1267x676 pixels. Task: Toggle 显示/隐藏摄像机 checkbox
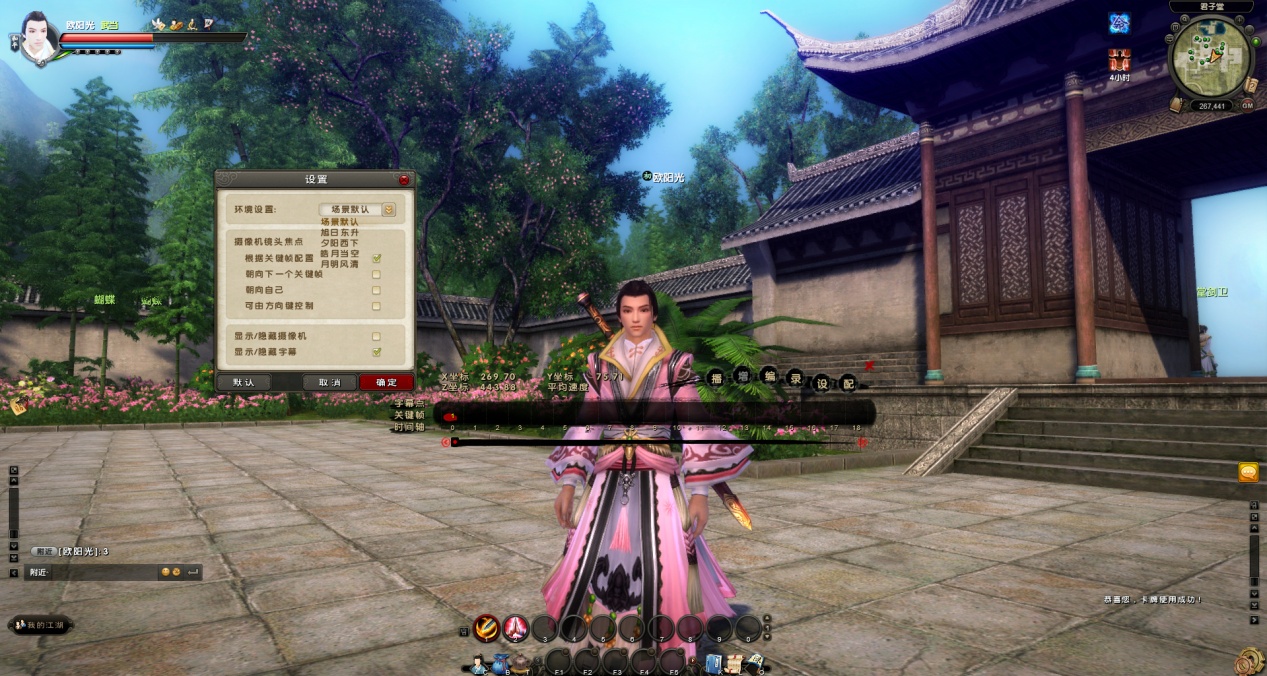pyautogui.click(x=376, y=336)
